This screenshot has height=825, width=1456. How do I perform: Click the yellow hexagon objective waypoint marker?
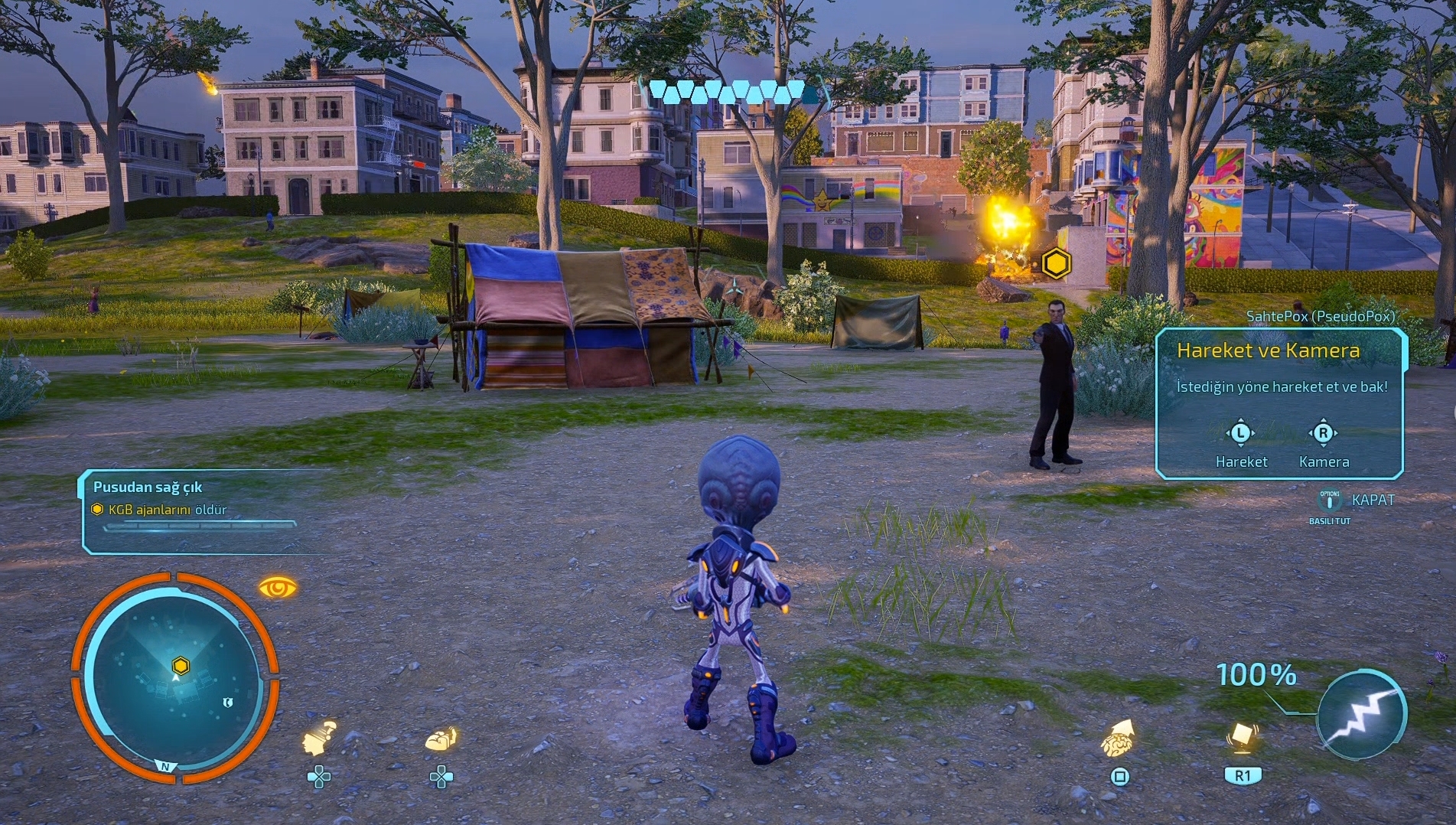pos(1056,264)
